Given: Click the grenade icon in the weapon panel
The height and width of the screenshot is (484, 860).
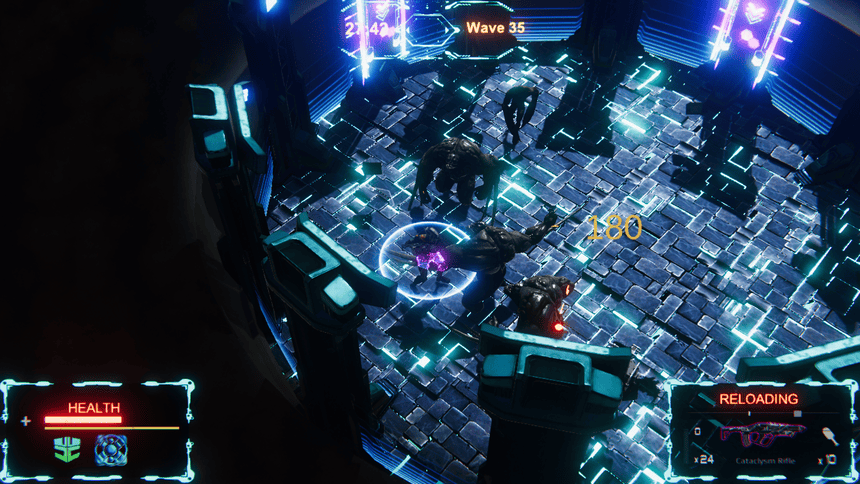Looking at the screenshot, I should pyautogui.click(x=830, y=434).
